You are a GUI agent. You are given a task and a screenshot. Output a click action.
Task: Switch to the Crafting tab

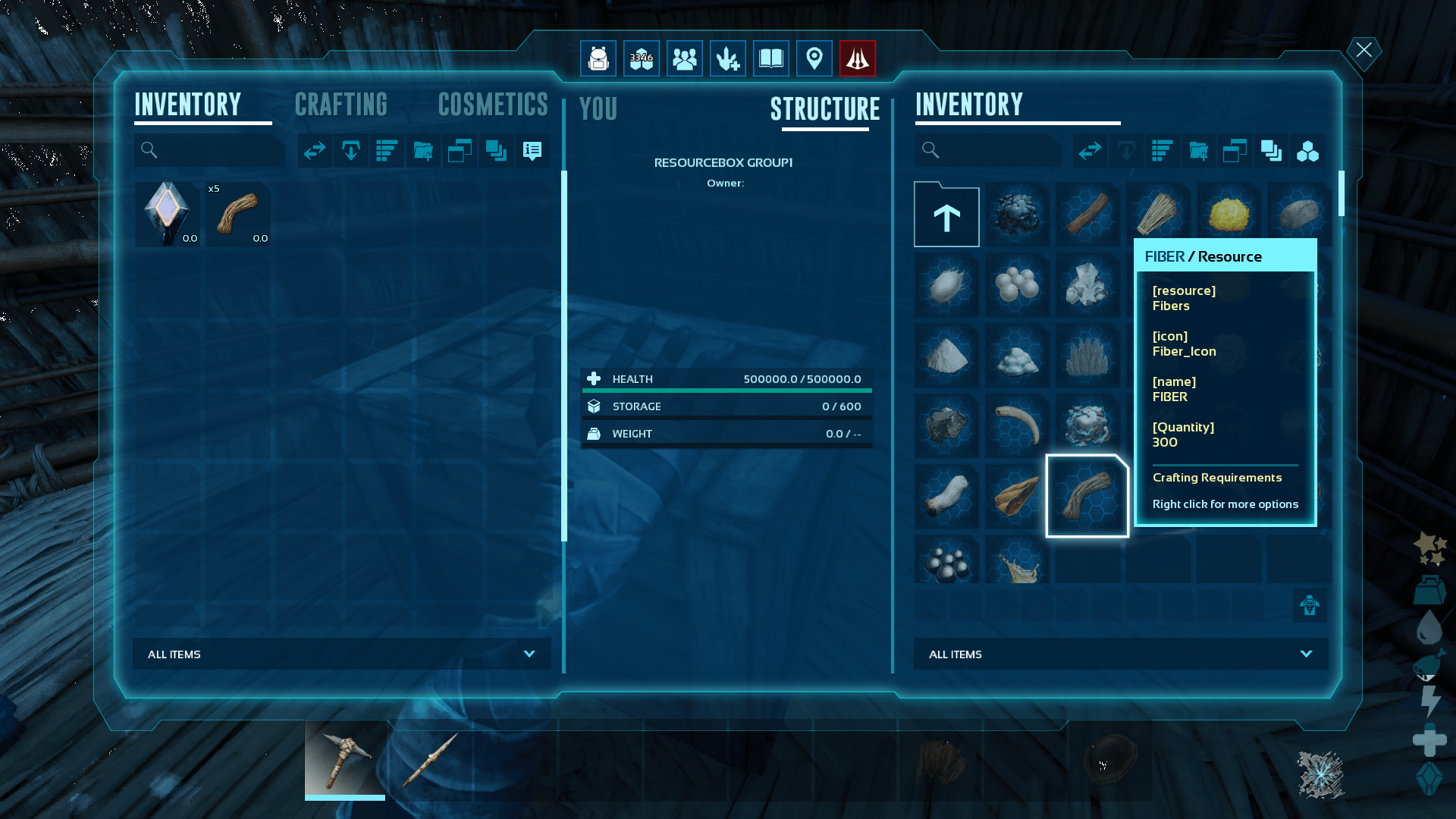(340, 105)
